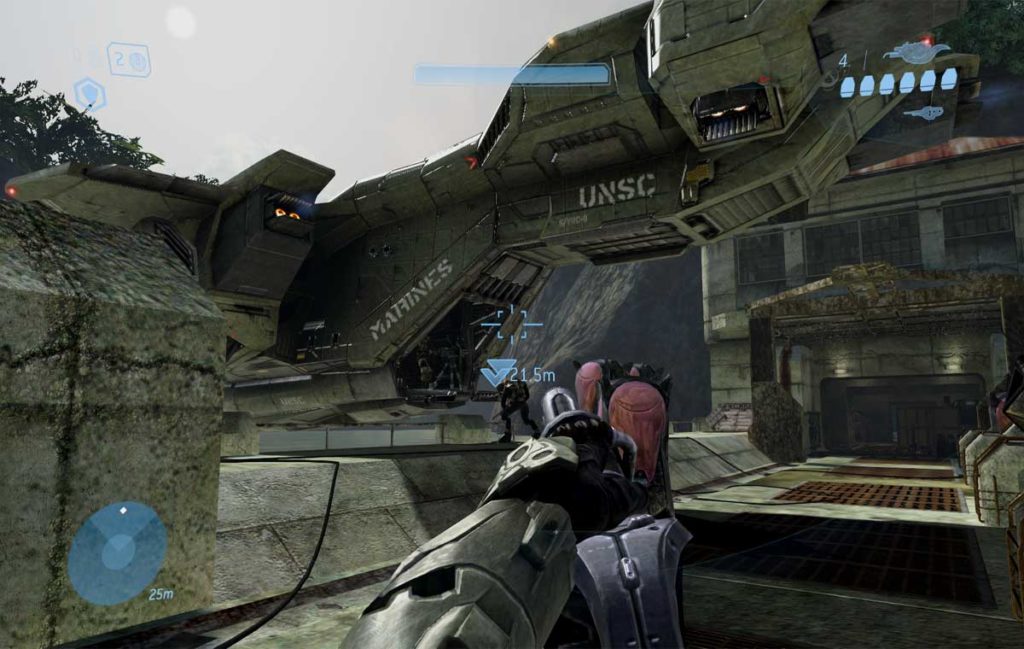Switch to the secondary weapon icon
The height and width of the screenshot is (649, 1024).
tap(923, 113)
